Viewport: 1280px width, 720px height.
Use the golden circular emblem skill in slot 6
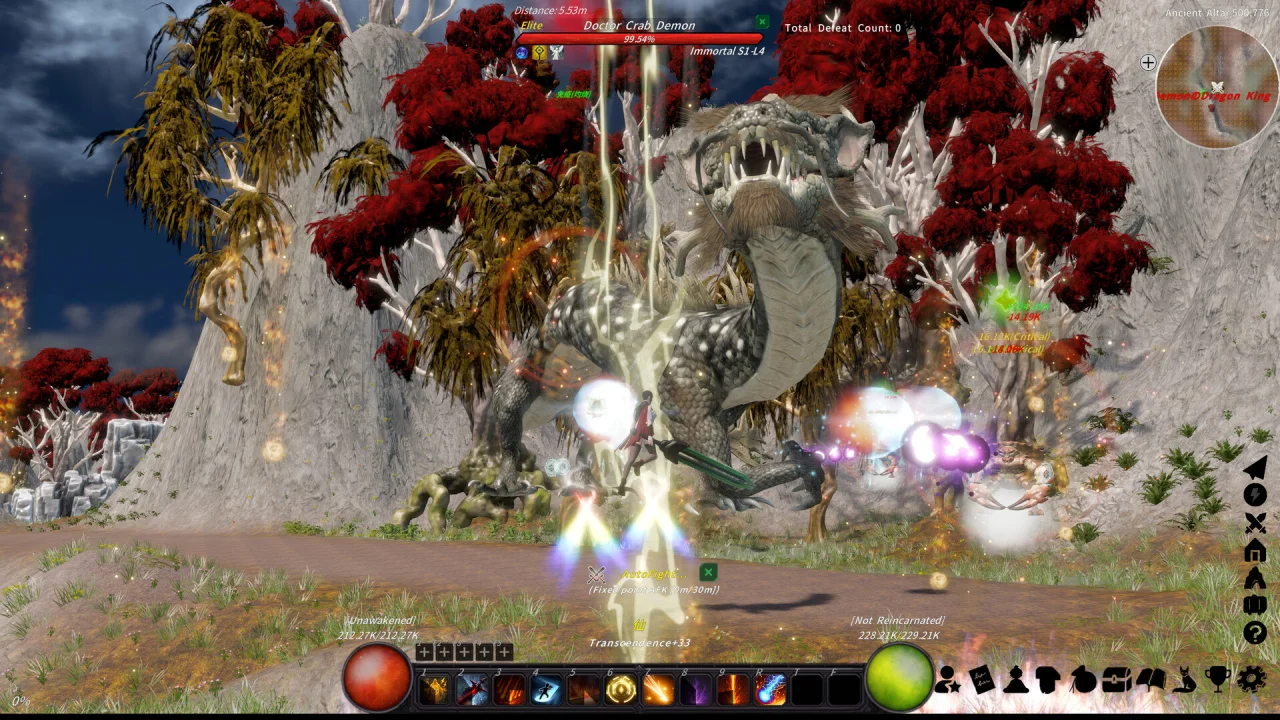click(621, 689)
